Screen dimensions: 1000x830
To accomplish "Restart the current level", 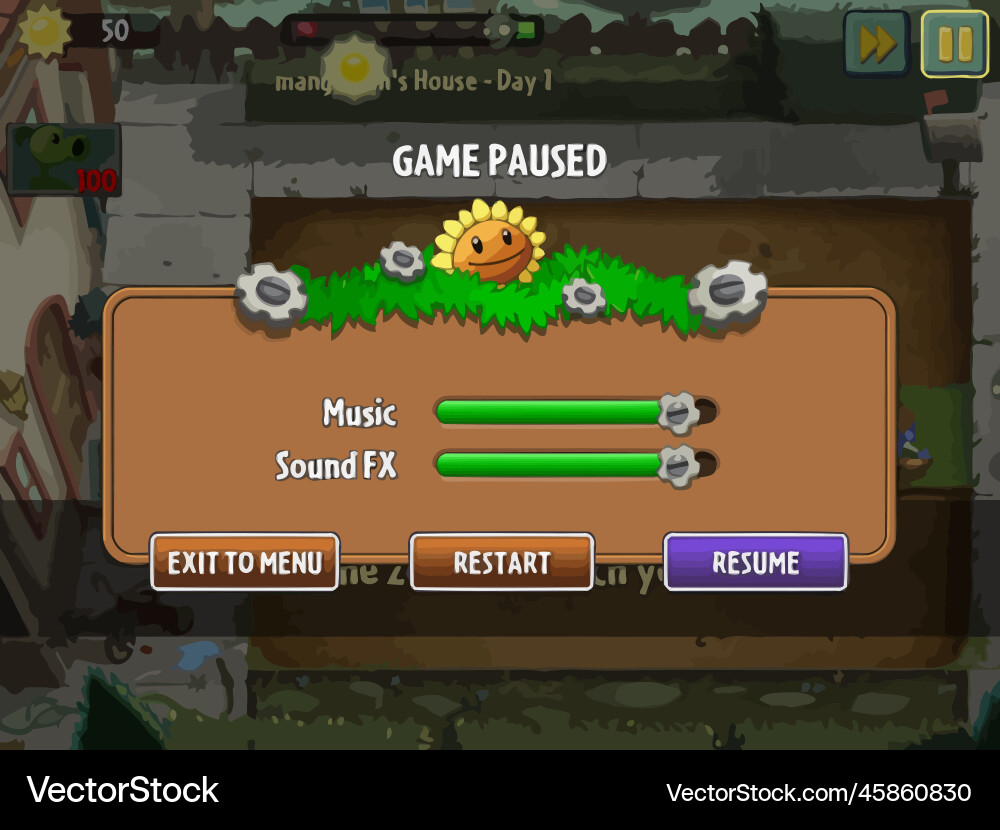I will pyautogui.click(x=502, y=562).
